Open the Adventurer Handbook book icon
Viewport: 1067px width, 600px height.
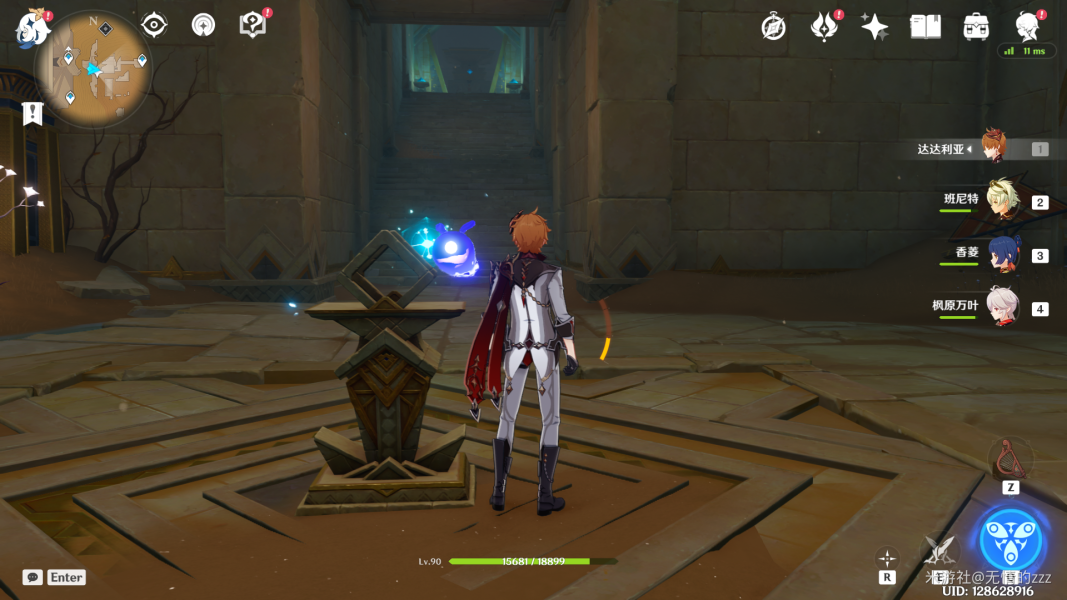pos(925,27)
